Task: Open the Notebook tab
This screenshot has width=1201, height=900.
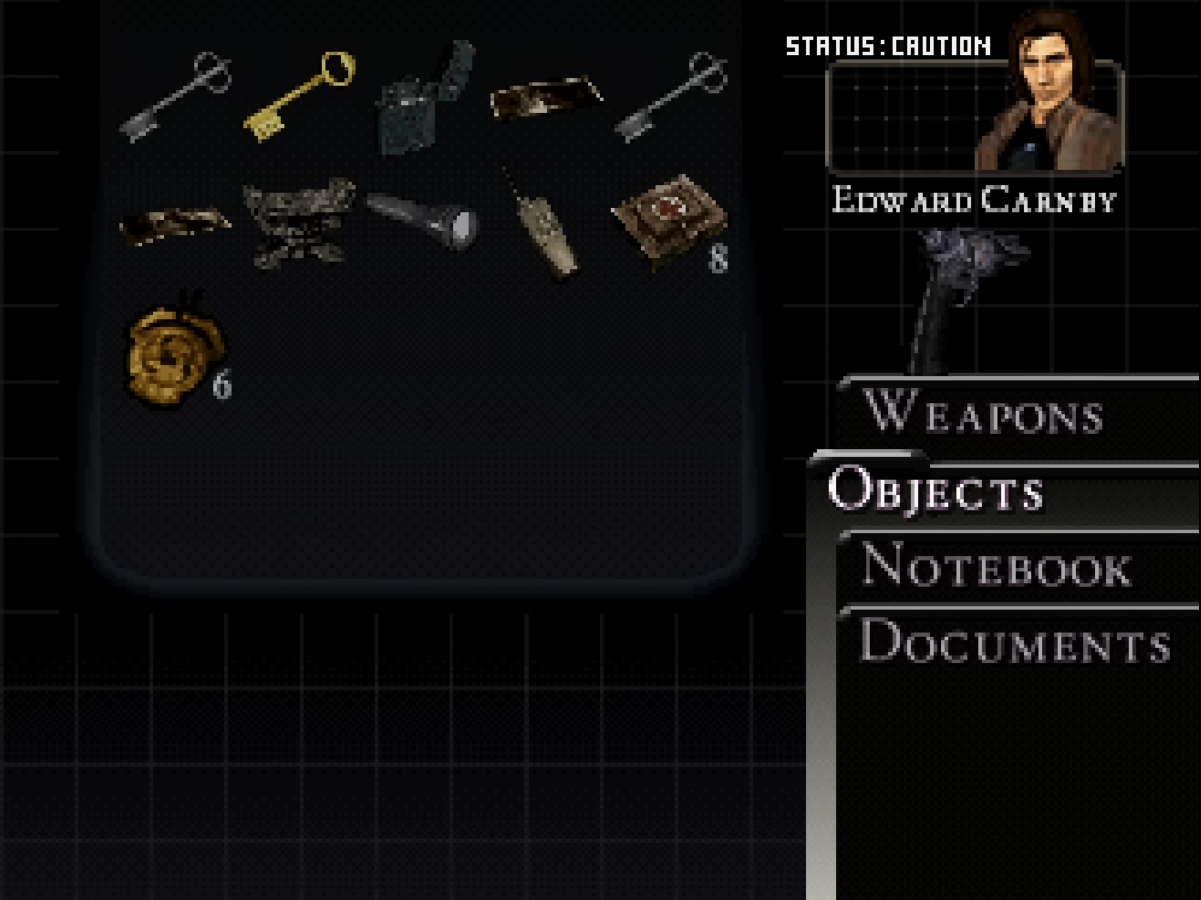Action: tap(996, 566)
